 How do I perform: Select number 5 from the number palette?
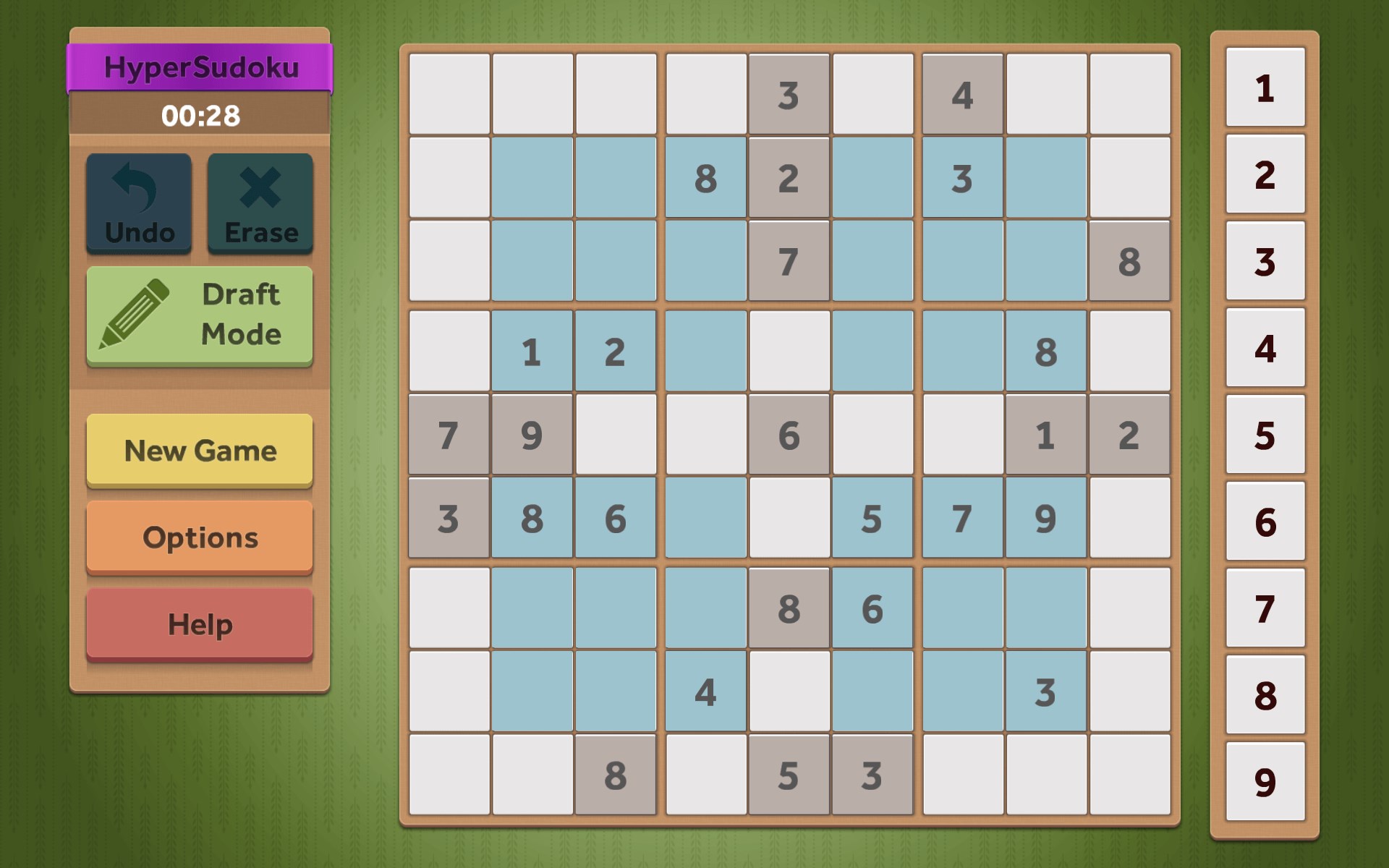point(1265,436)
